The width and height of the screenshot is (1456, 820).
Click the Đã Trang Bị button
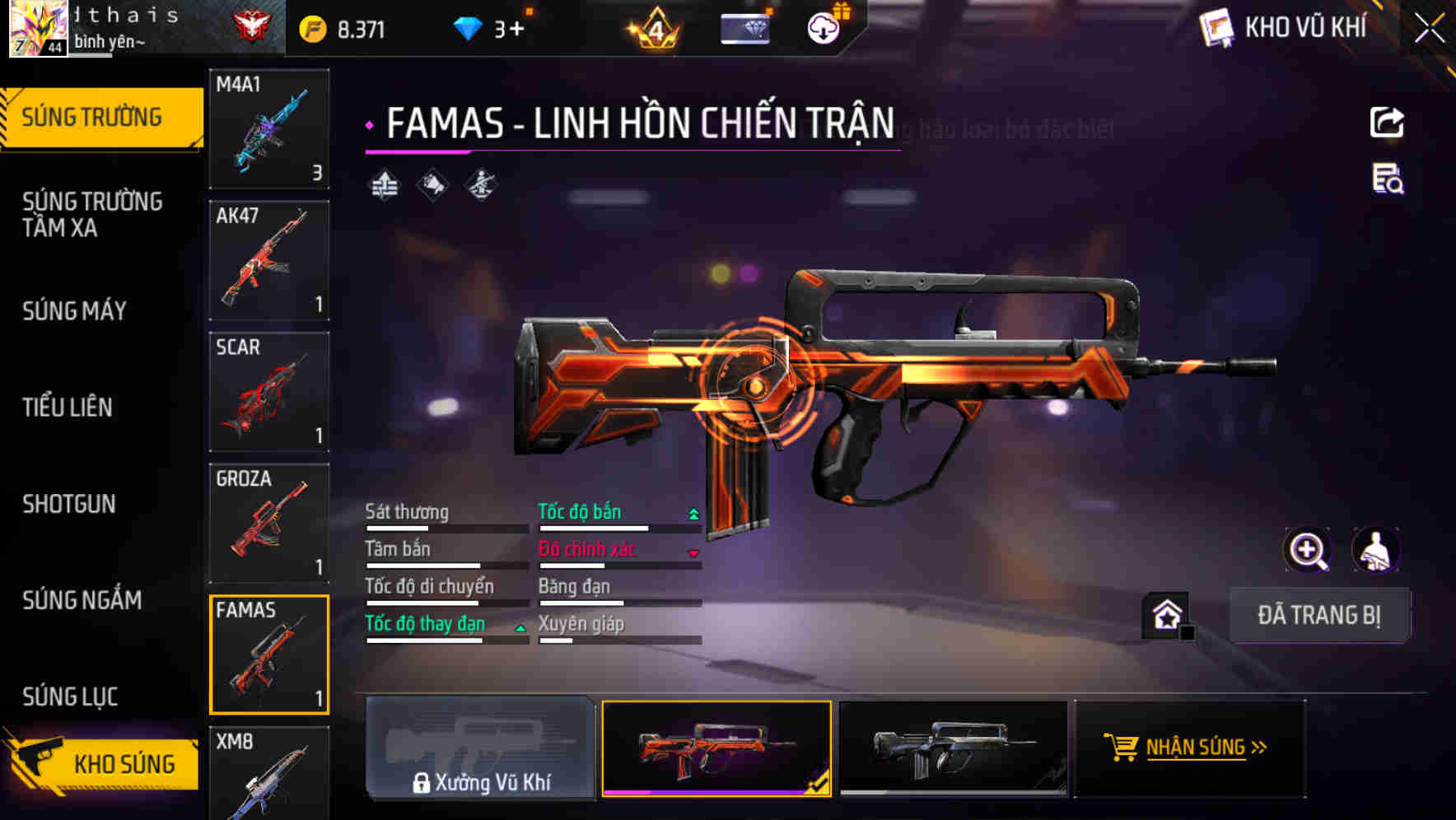click(x=1318, y=615)
